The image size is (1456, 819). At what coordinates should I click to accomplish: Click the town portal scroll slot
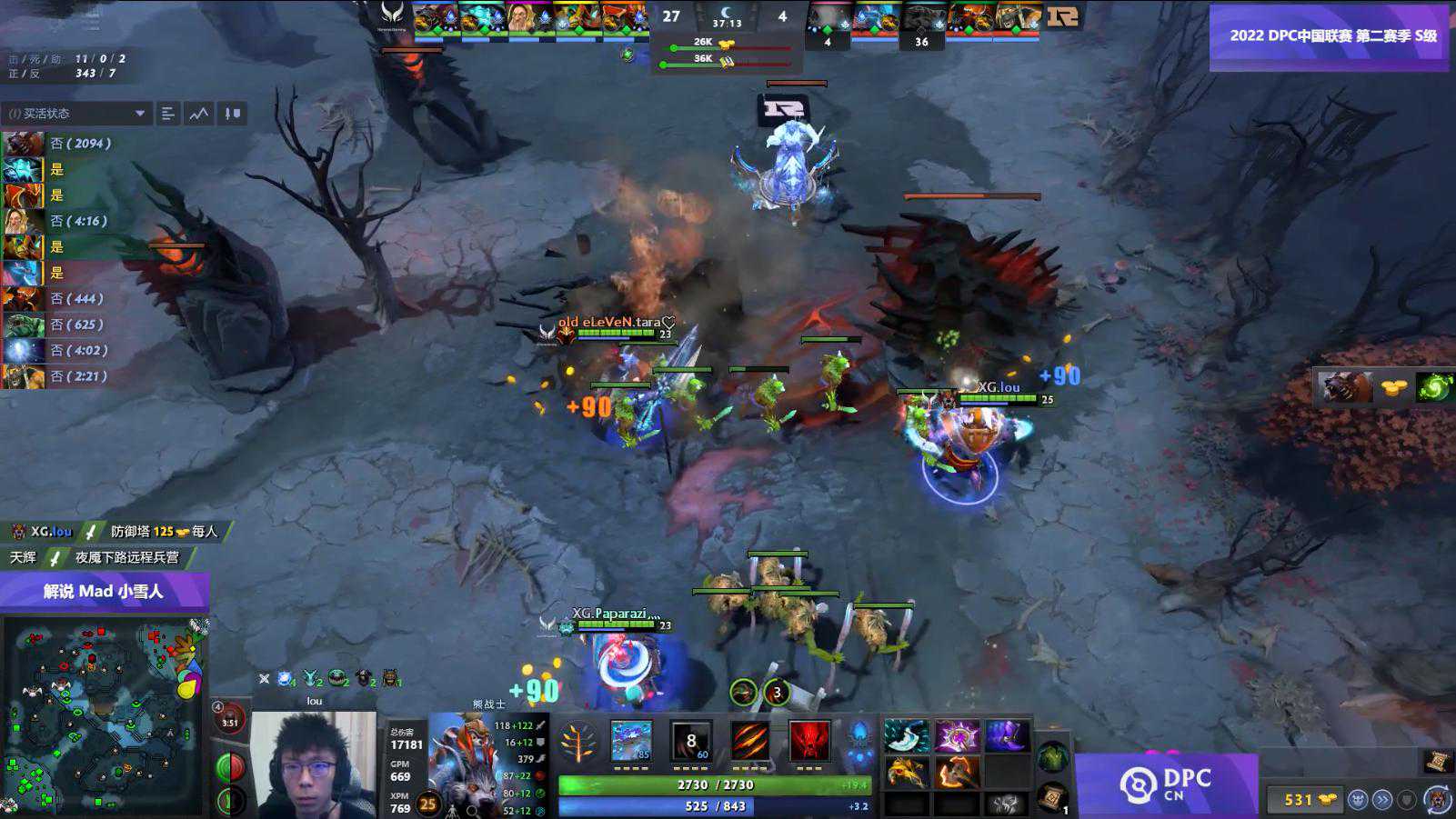pos(1051,796)
